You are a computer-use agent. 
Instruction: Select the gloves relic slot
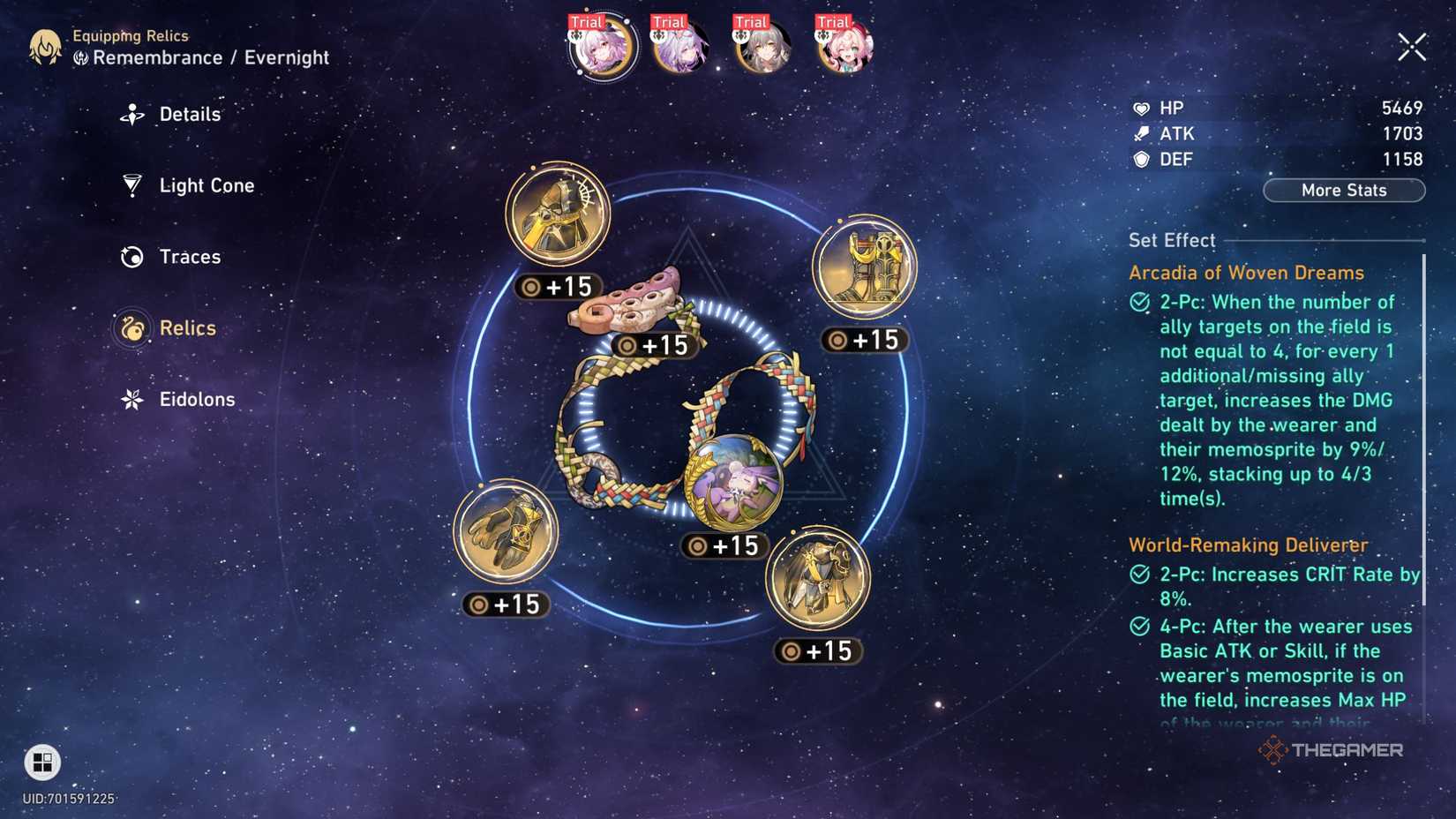pyautogui.click(x=506, y=531)
